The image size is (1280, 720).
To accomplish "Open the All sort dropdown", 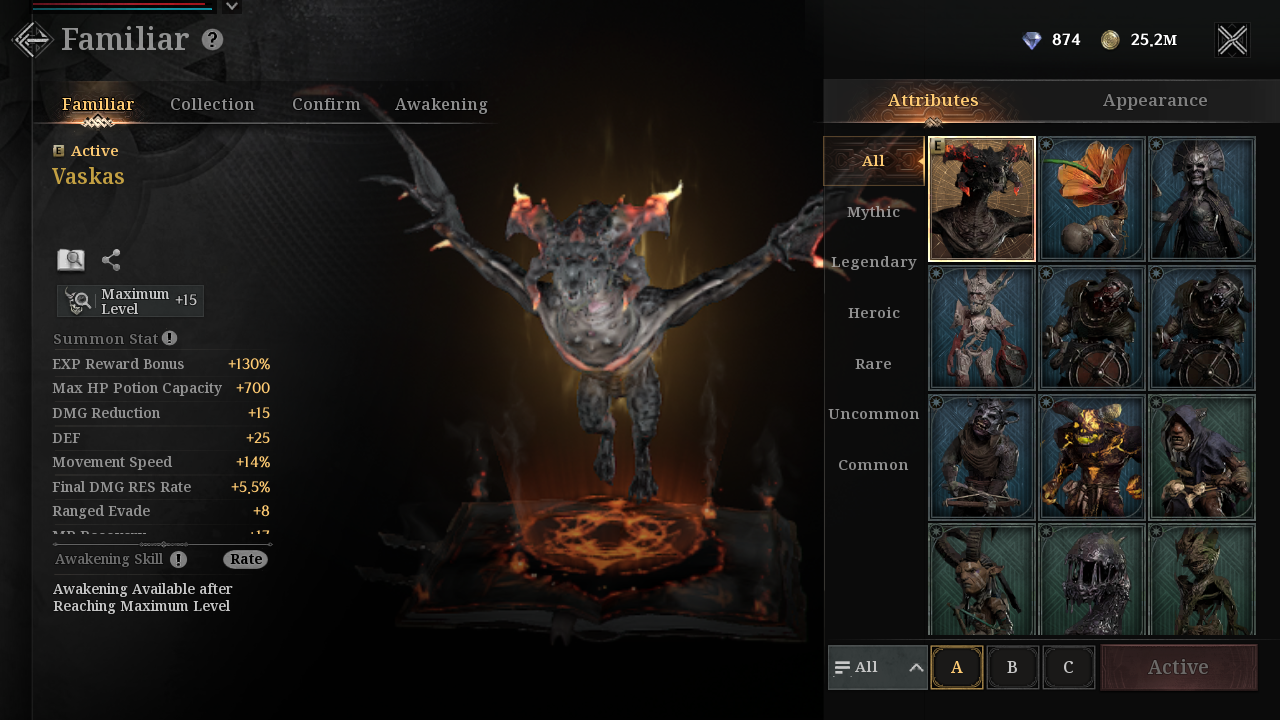I will (x=878, y=667).
